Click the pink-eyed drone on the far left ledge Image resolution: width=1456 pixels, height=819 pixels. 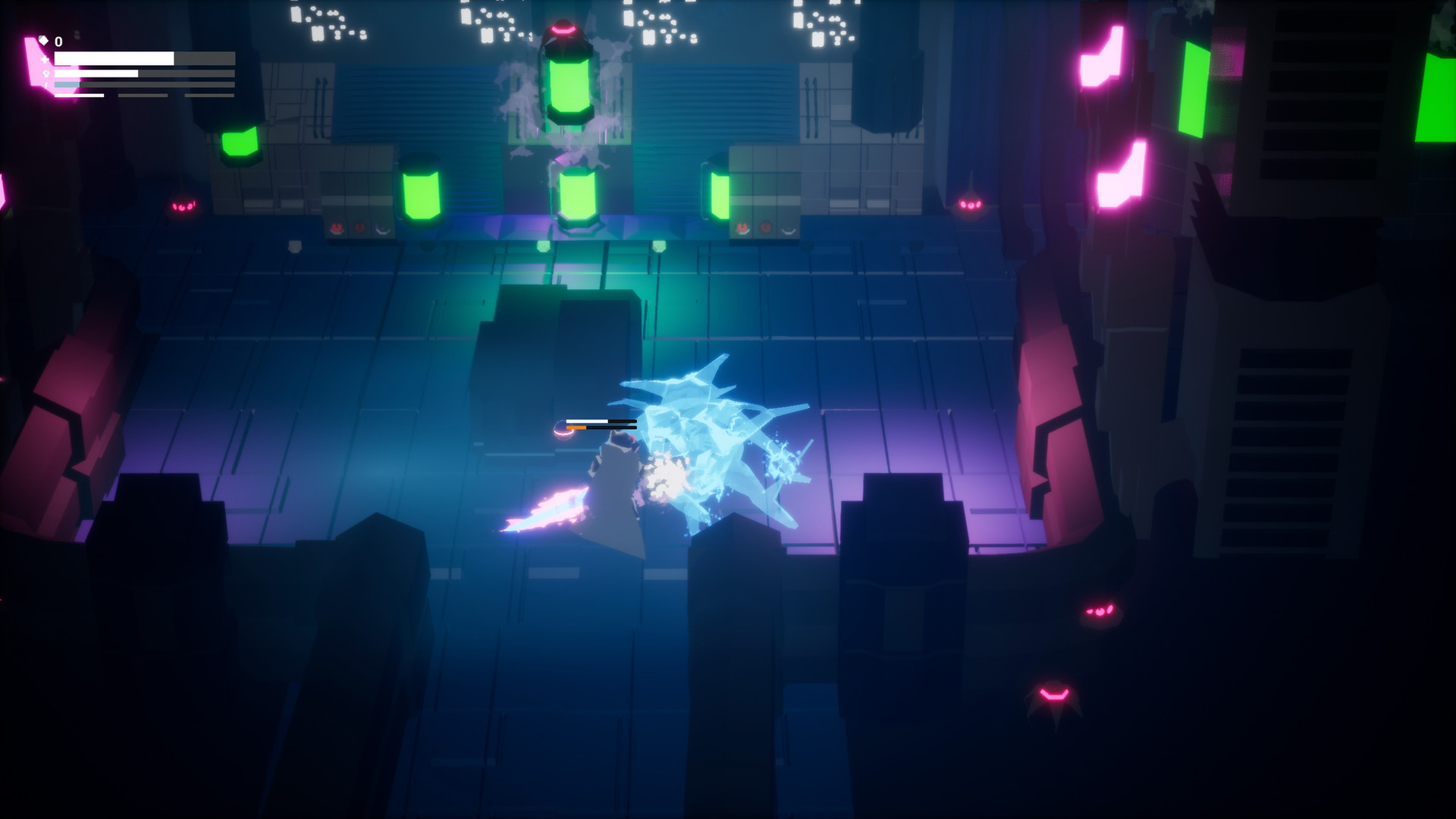[184, 208]
